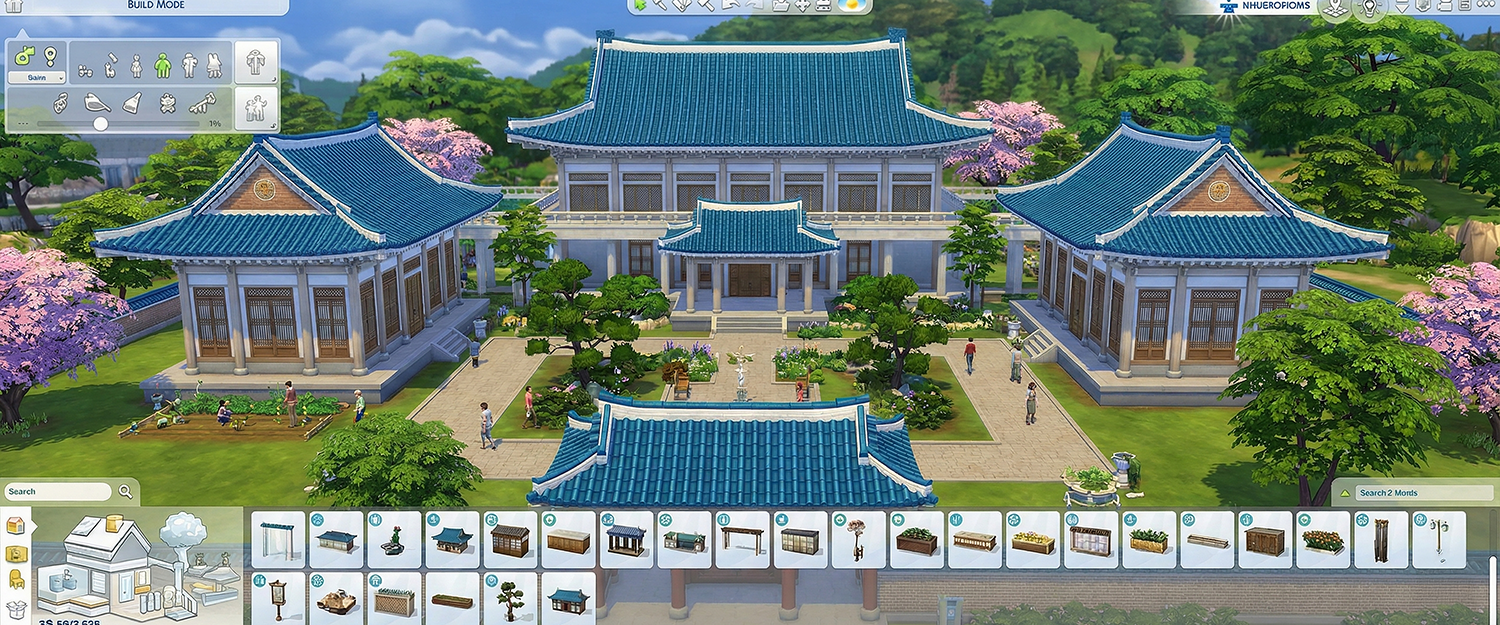Screen dimensions: 1500x625
Task: Open the open-box household inventory tab
Action: click(x=16, y=607)
